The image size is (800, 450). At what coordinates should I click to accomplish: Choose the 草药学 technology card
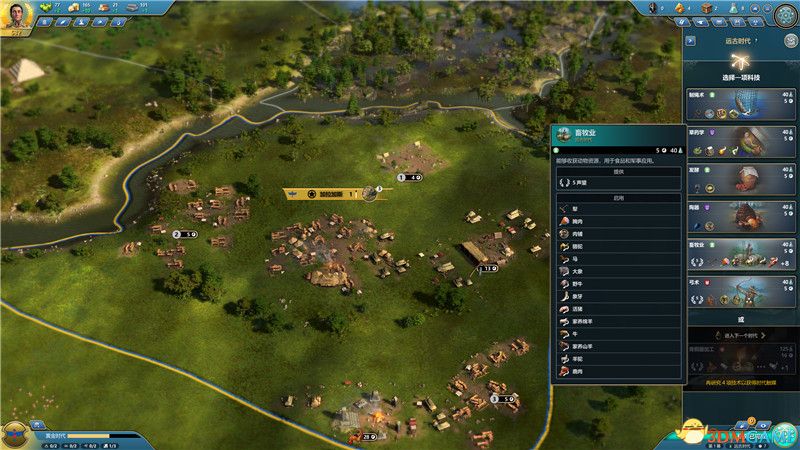click(741, 140)
